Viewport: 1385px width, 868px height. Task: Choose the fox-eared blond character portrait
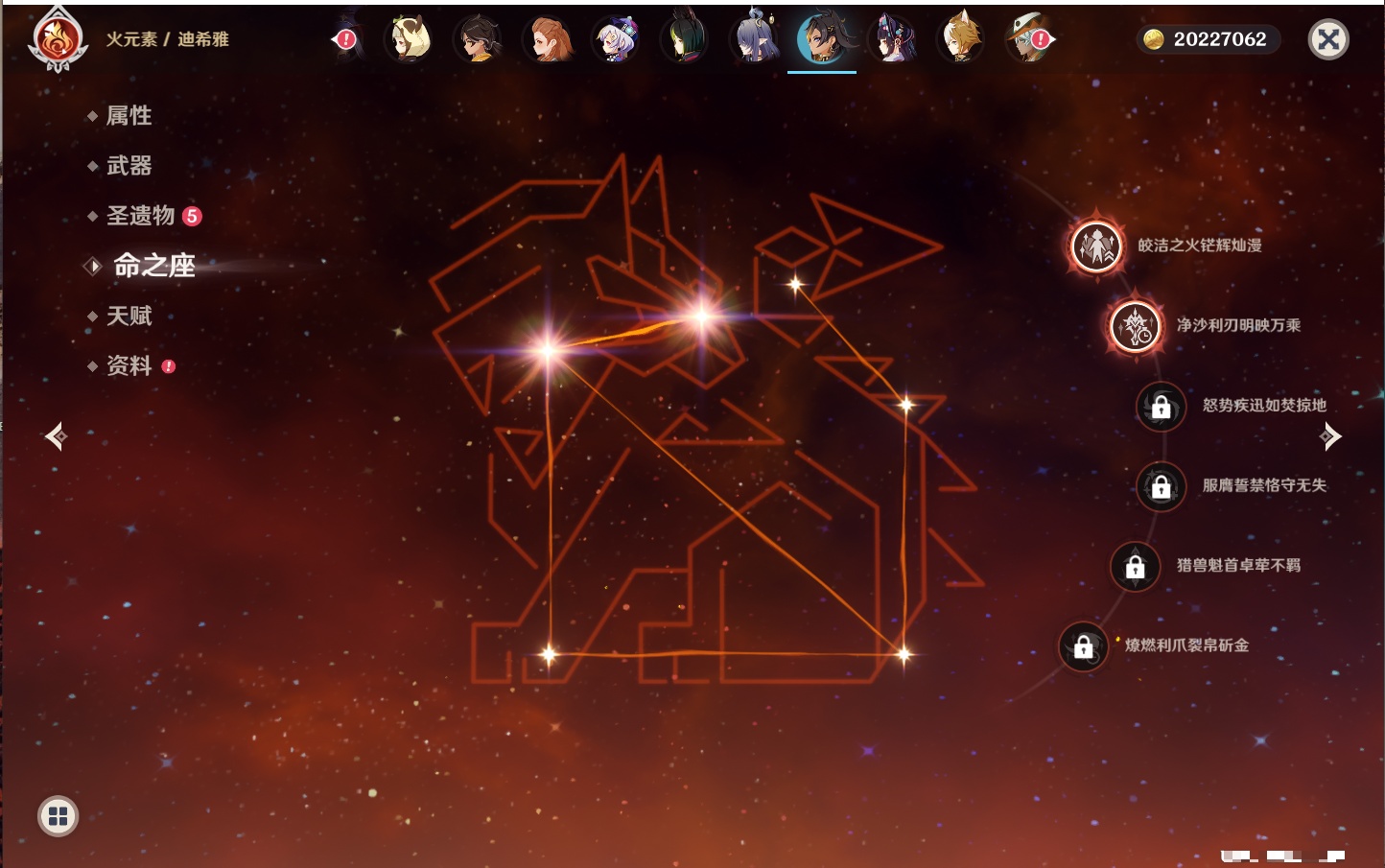pos(960,40)
